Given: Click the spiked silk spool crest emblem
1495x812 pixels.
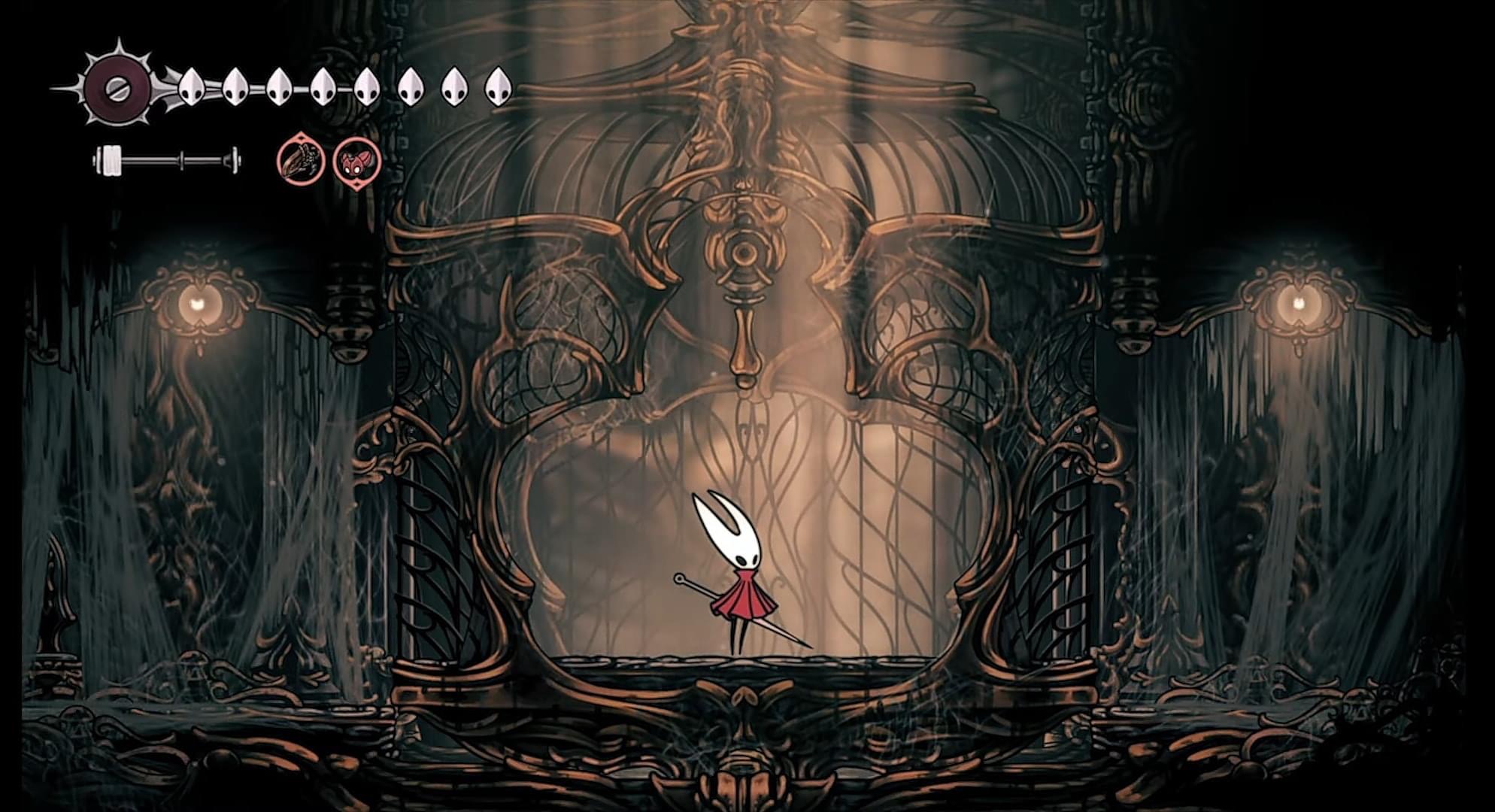Looking at the screenshot, I should [117, 86].
